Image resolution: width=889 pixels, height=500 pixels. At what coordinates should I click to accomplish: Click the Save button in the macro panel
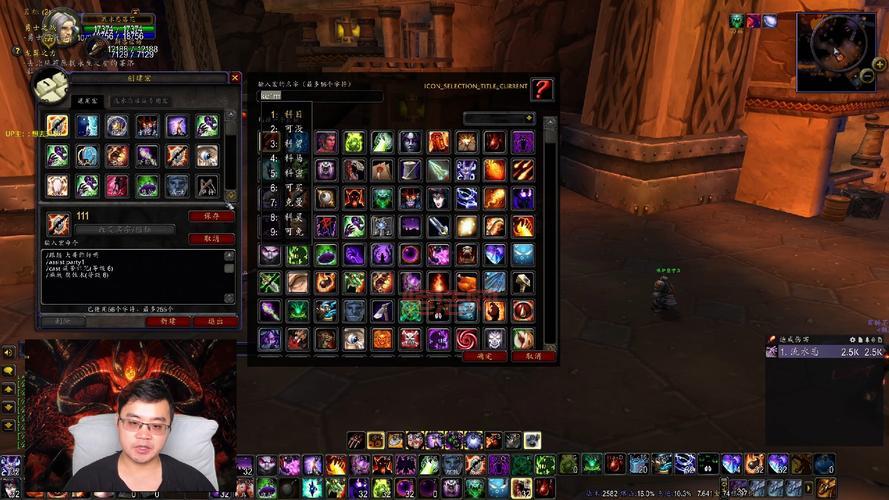[211, 216]
